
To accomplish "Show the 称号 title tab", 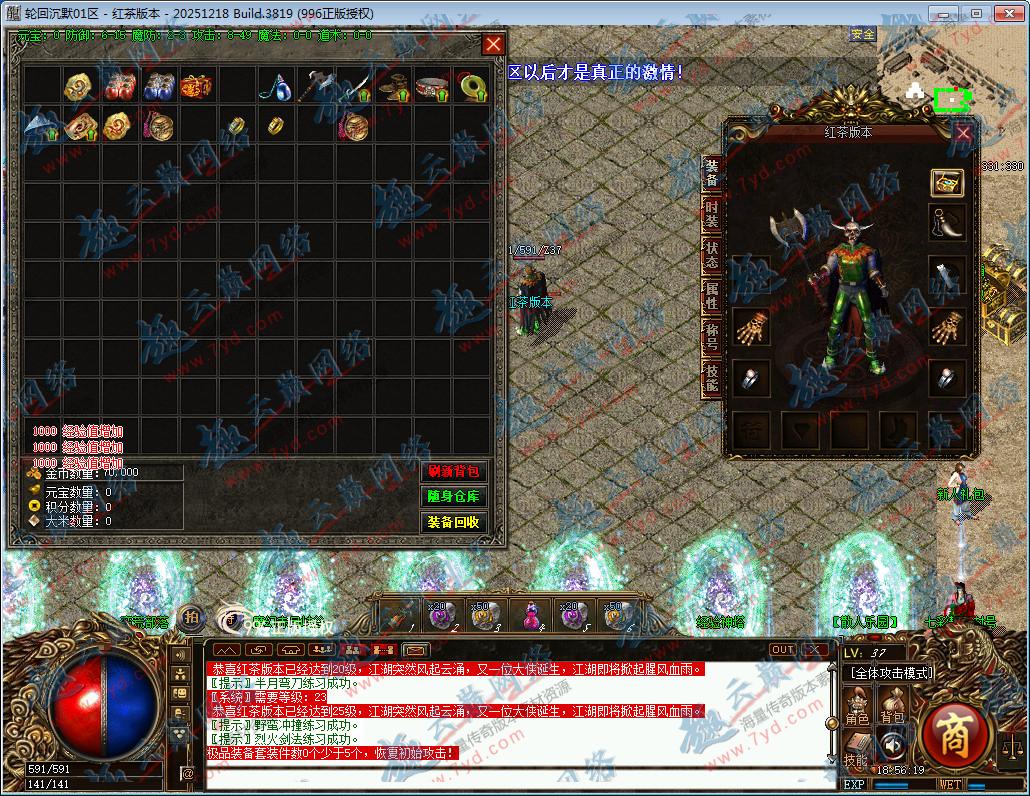I will tap(711, 336).
